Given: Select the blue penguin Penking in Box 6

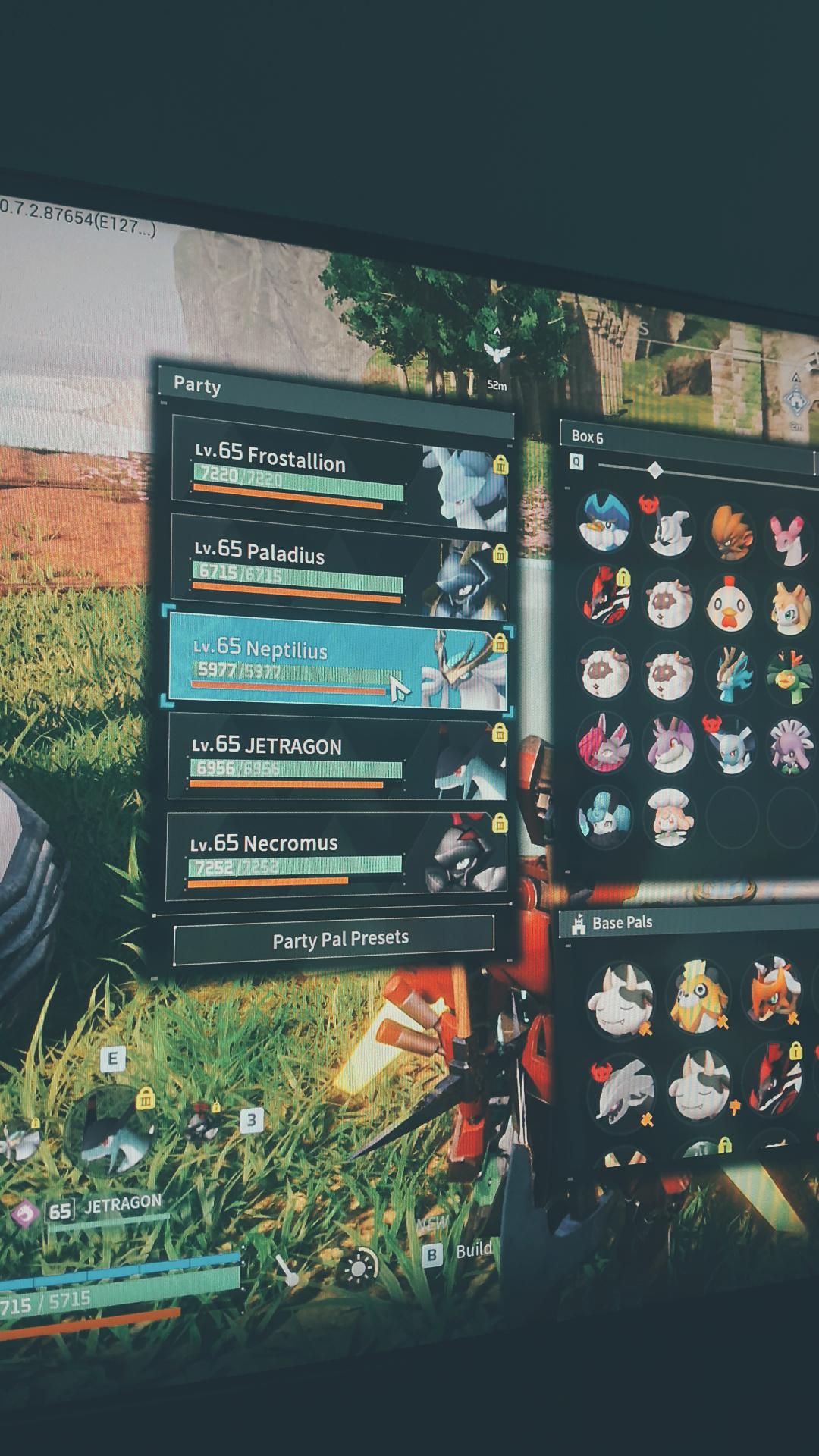Looking at the screenshot, I should [604, 522].
